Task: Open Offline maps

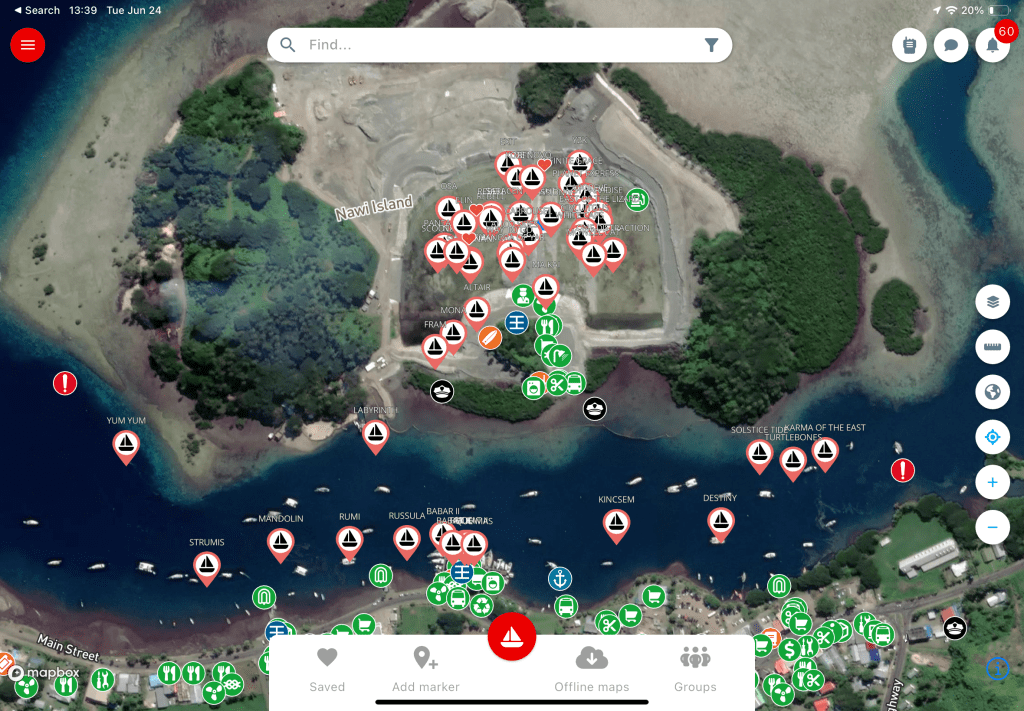Action: 592,669
